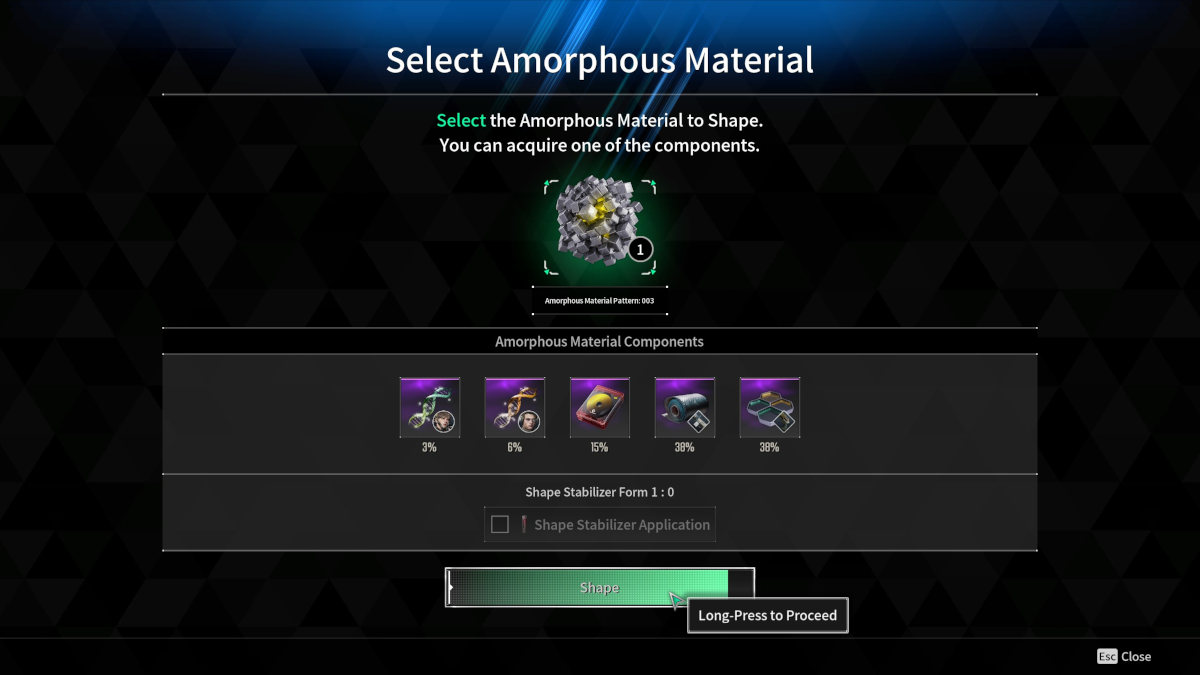View the hexagonal trays component
Image resolution: width=1200 pixels, height=675 pixels.
[770, 407]
